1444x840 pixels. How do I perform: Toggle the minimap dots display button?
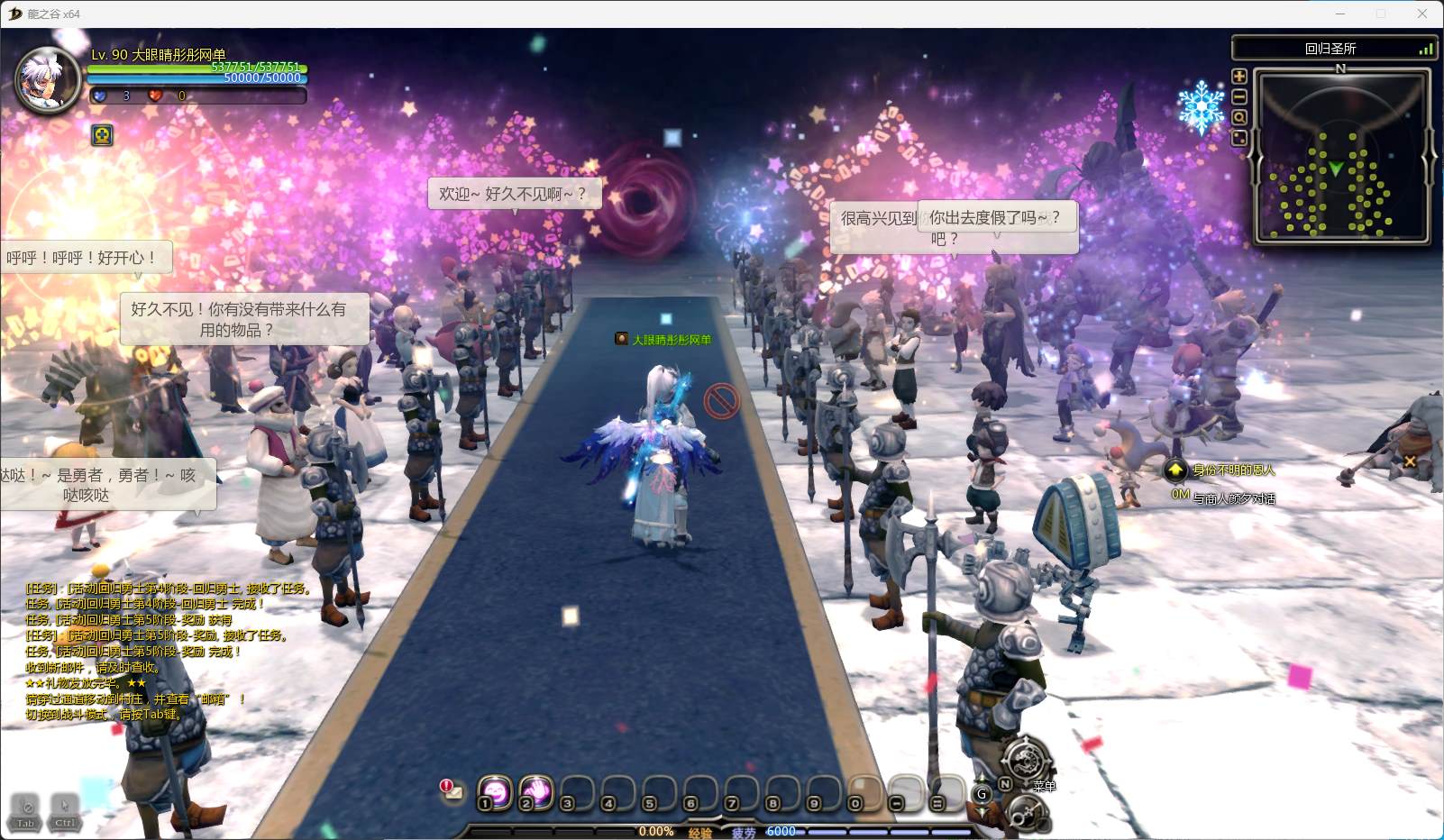(1239, 138)
